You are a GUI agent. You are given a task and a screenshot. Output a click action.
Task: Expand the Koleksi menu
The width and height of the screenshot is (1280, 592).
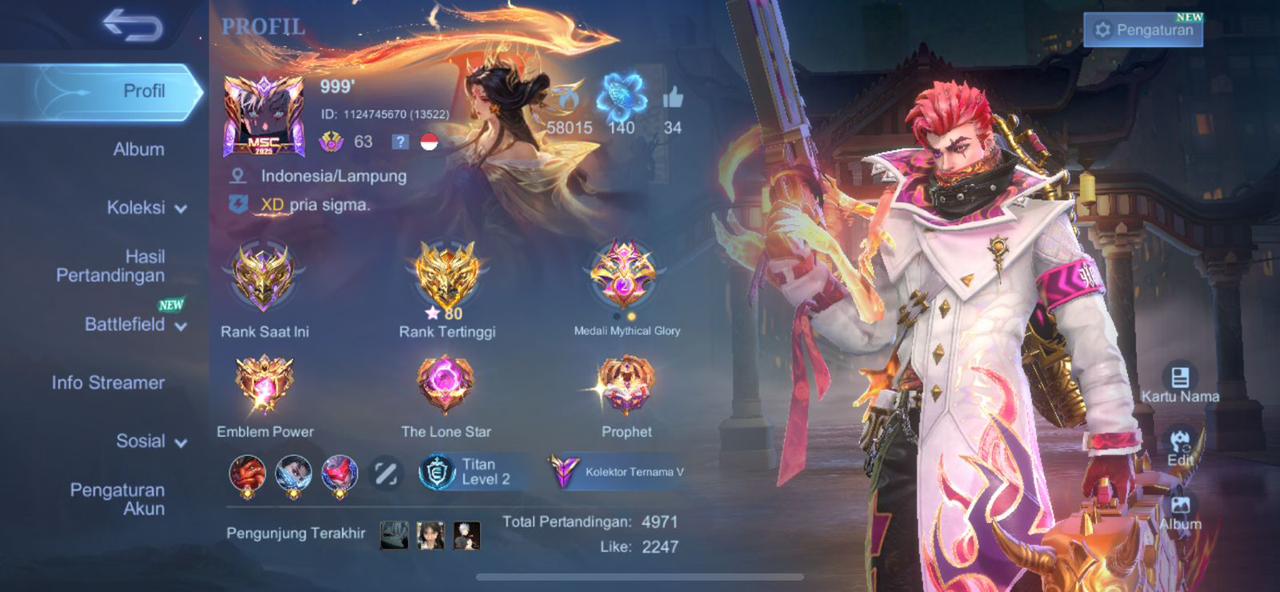146,208
